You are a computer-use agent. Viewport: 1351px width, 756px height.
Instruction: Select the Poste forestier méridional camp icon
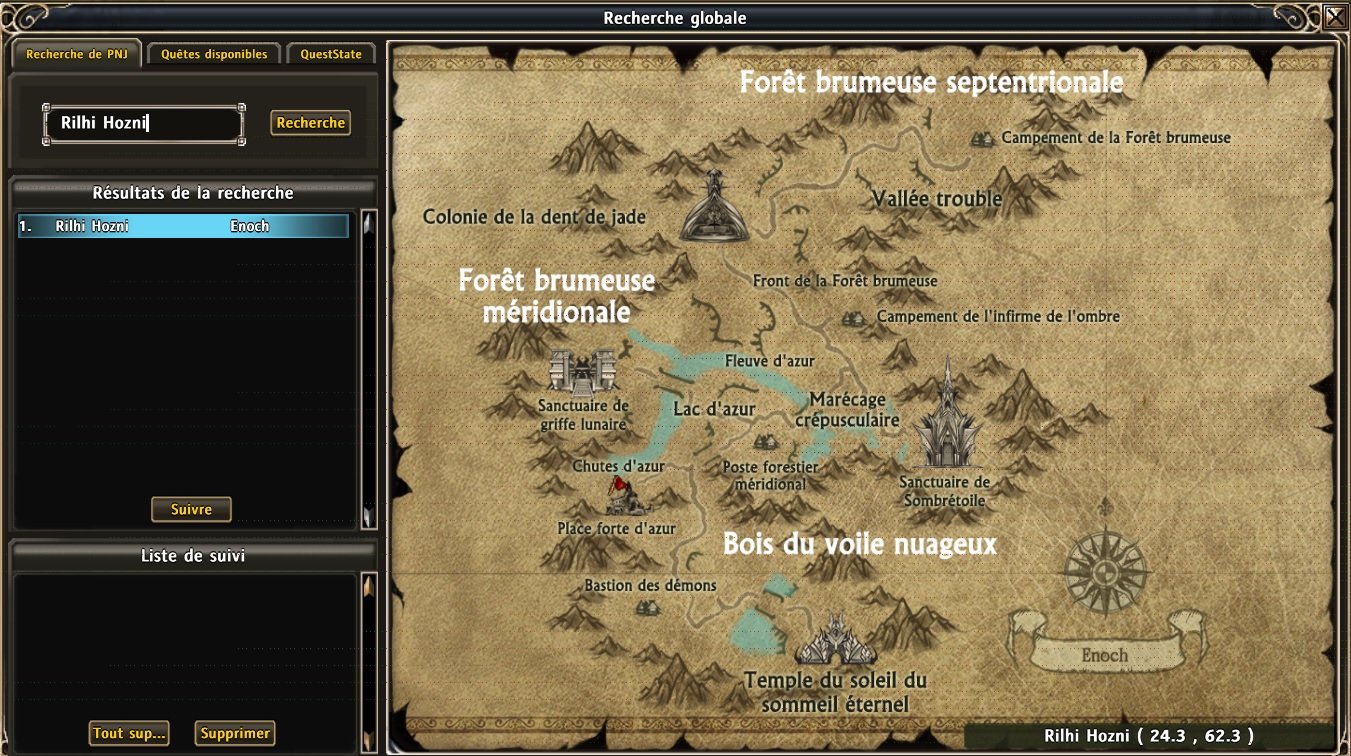(765, 442)
